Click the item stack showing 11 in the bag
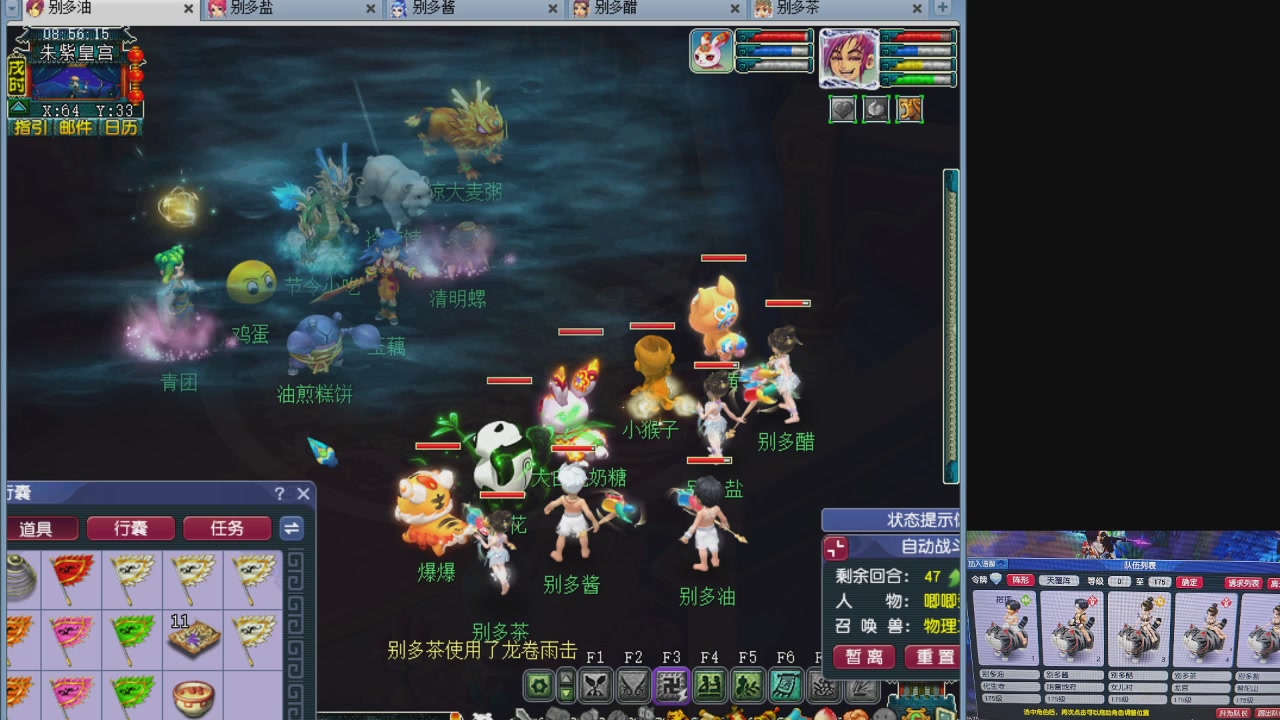The height and width of the screenshot is (720, 1280). coord(193,638)
